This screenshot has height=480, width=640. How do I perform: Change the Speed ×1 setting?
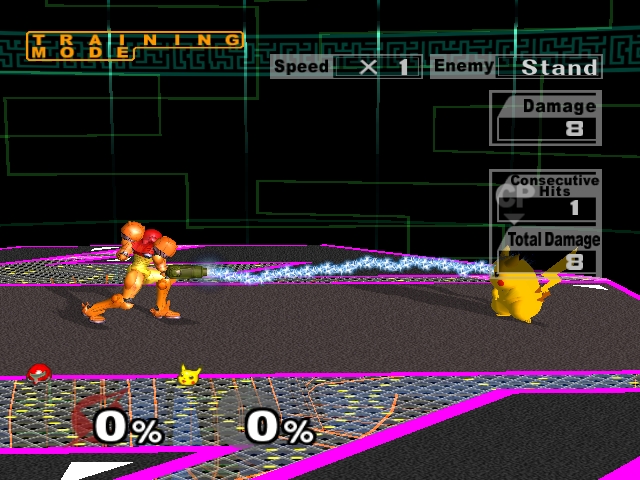click(x=376, y=68)
